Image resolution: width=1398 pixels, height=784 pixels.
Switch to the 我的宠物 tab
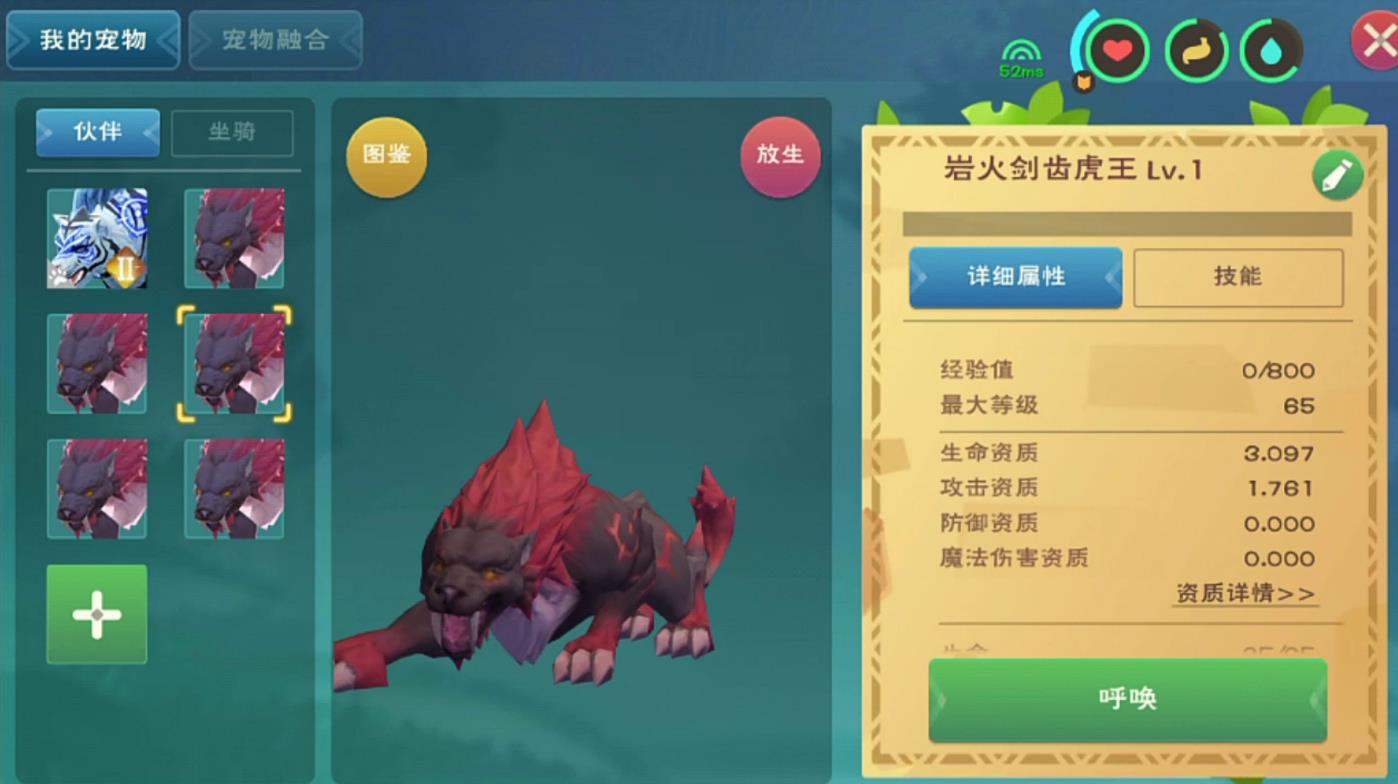point(93,40)
